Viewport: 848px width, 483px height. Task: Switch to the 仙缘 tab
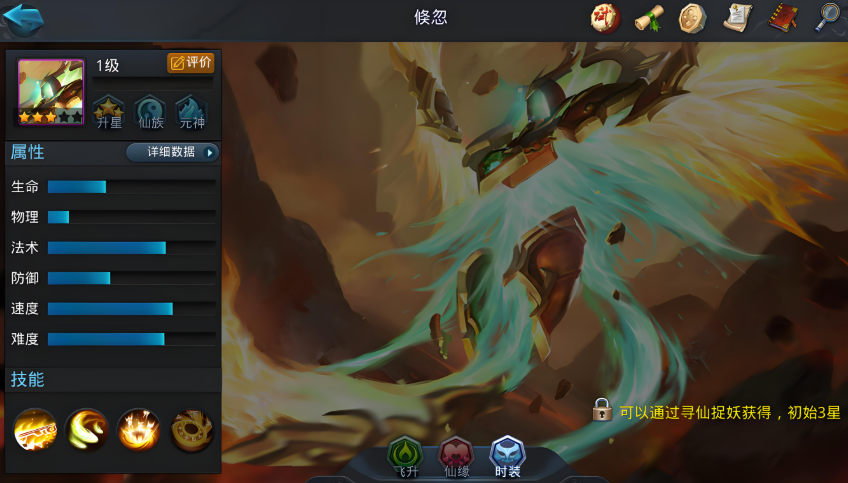(456, 457)
